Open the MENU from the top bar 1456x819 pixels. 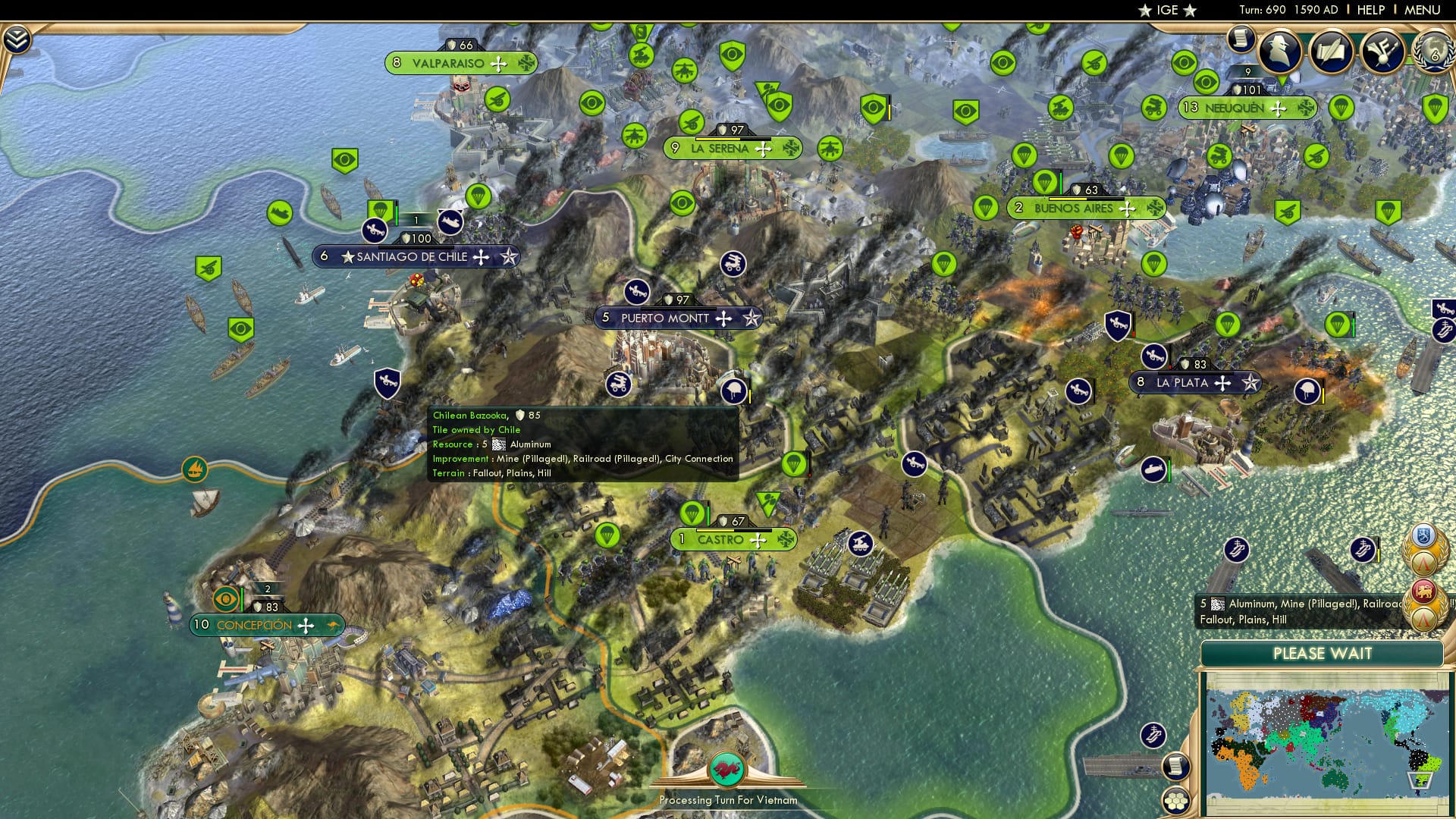point(1423,11)
